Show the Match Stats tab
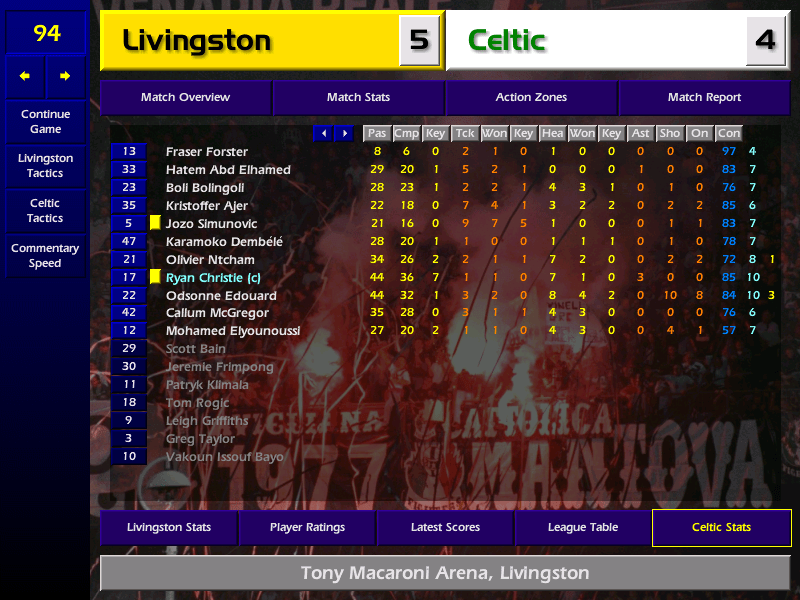 click(x=358, y=98)
